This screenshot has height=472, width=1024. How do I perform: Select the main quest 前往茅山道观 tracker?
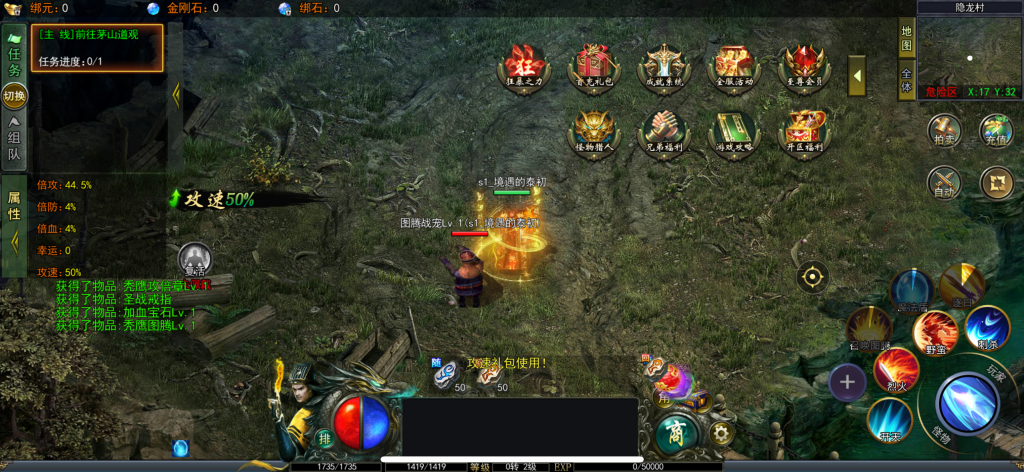pos(98,47)
